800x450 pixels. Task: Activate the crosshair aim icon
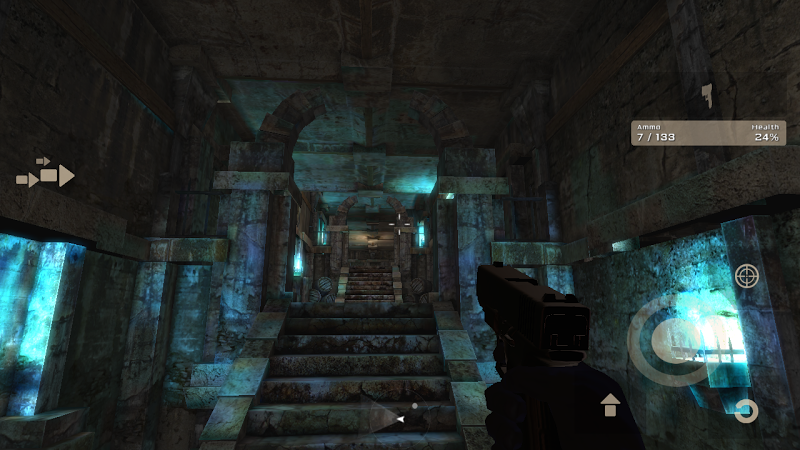[x=746, y=277]
